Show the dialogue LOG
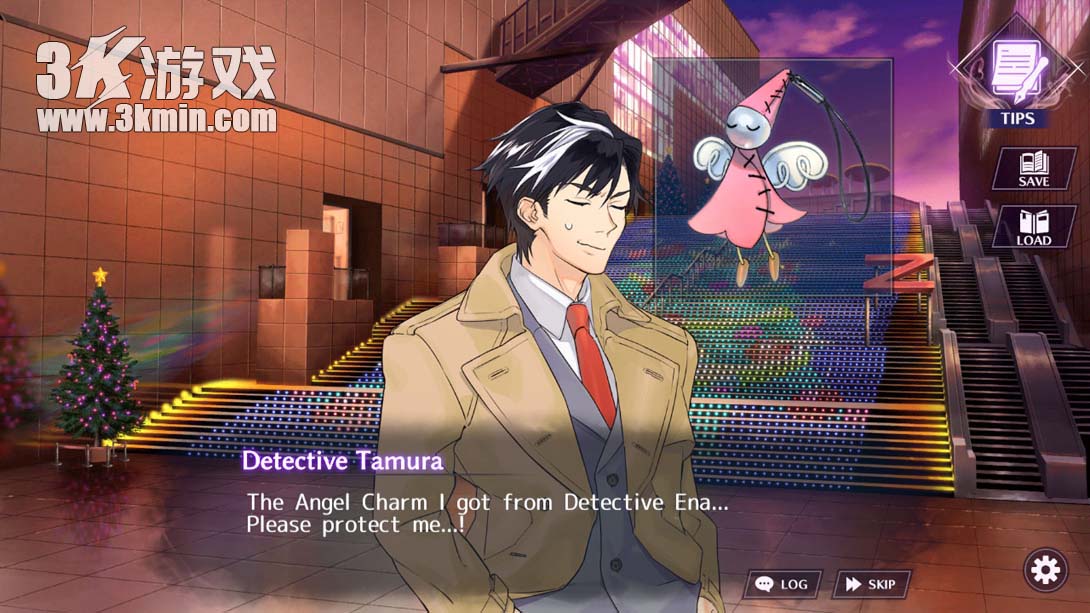Screen dimensions: 1090x613 click(782, 584)
